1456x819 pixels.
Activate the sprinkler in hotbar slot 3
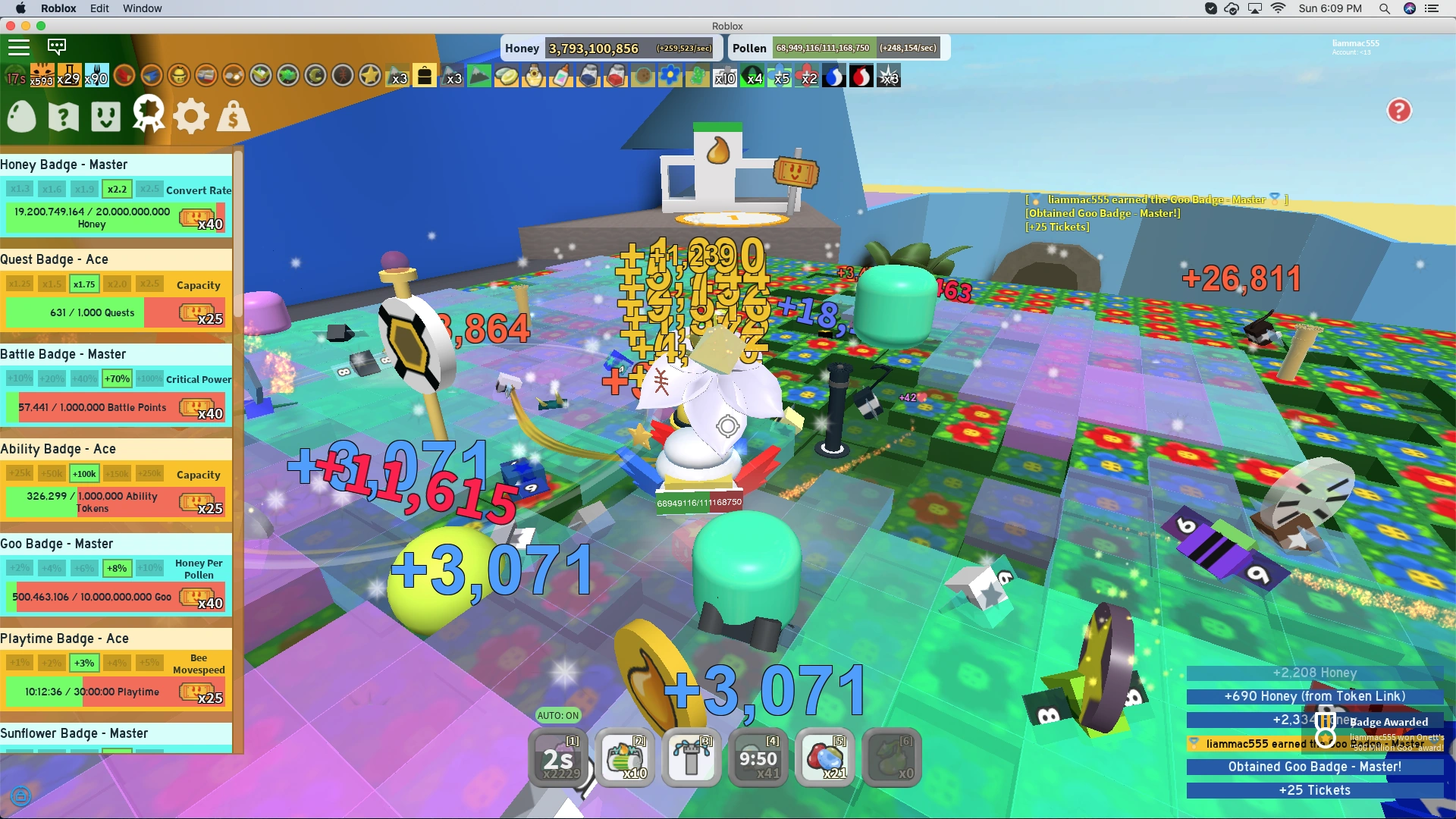click(x=691, y=757)
